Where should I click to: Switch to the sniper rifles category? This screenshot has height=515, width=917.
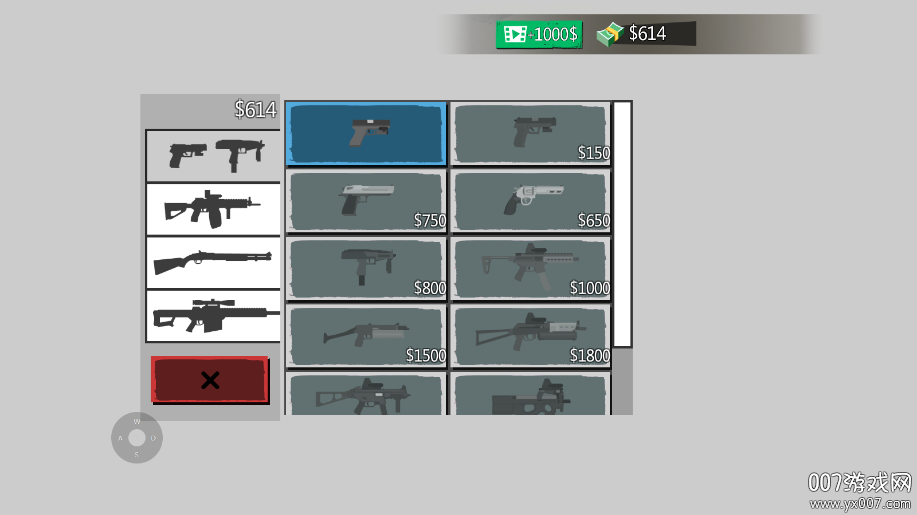click(213, 316)
